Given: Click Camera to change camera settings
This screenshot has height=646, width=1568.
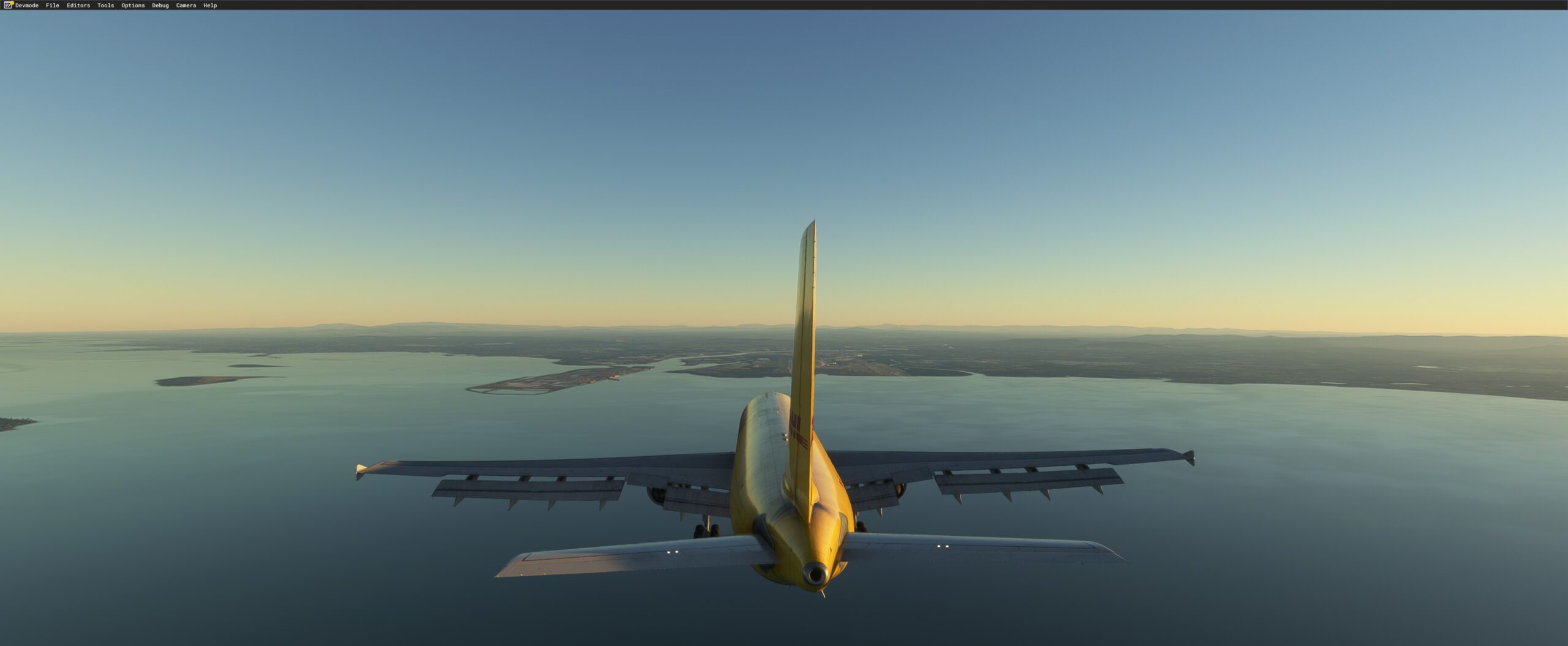Looking at the screenshot, I should (186, 5).
